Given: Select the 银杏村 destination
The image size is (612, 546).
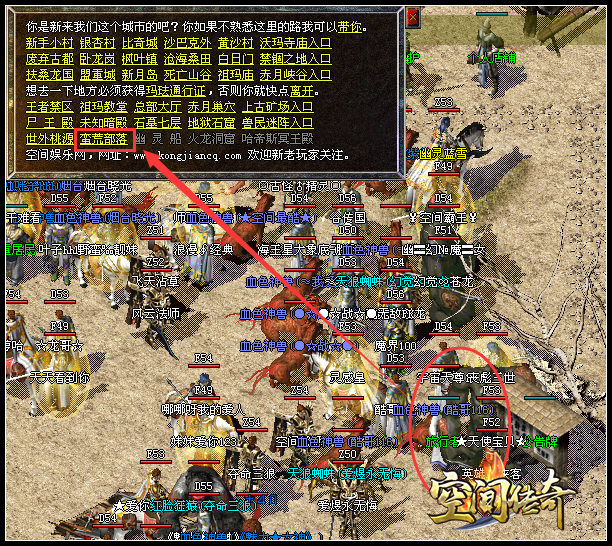Looking at the screenshot, I should [100, 42].
